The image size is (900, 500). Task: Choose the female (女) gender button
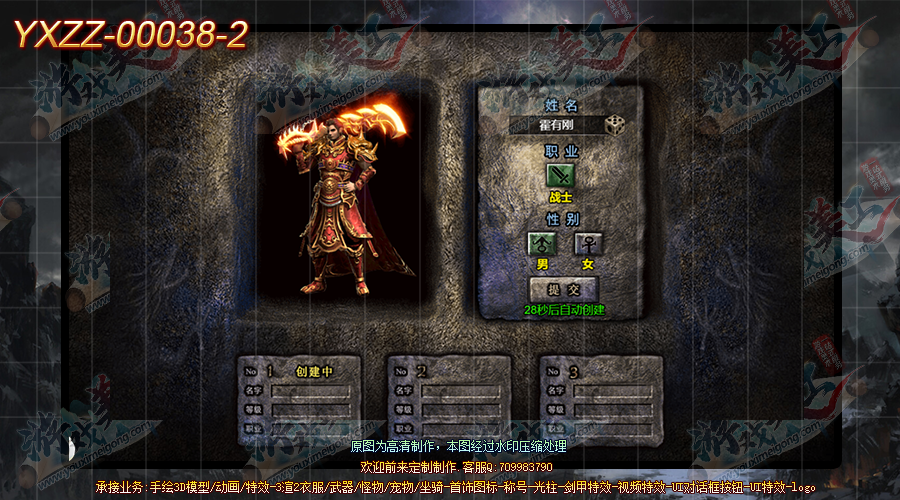coord(587,243)
